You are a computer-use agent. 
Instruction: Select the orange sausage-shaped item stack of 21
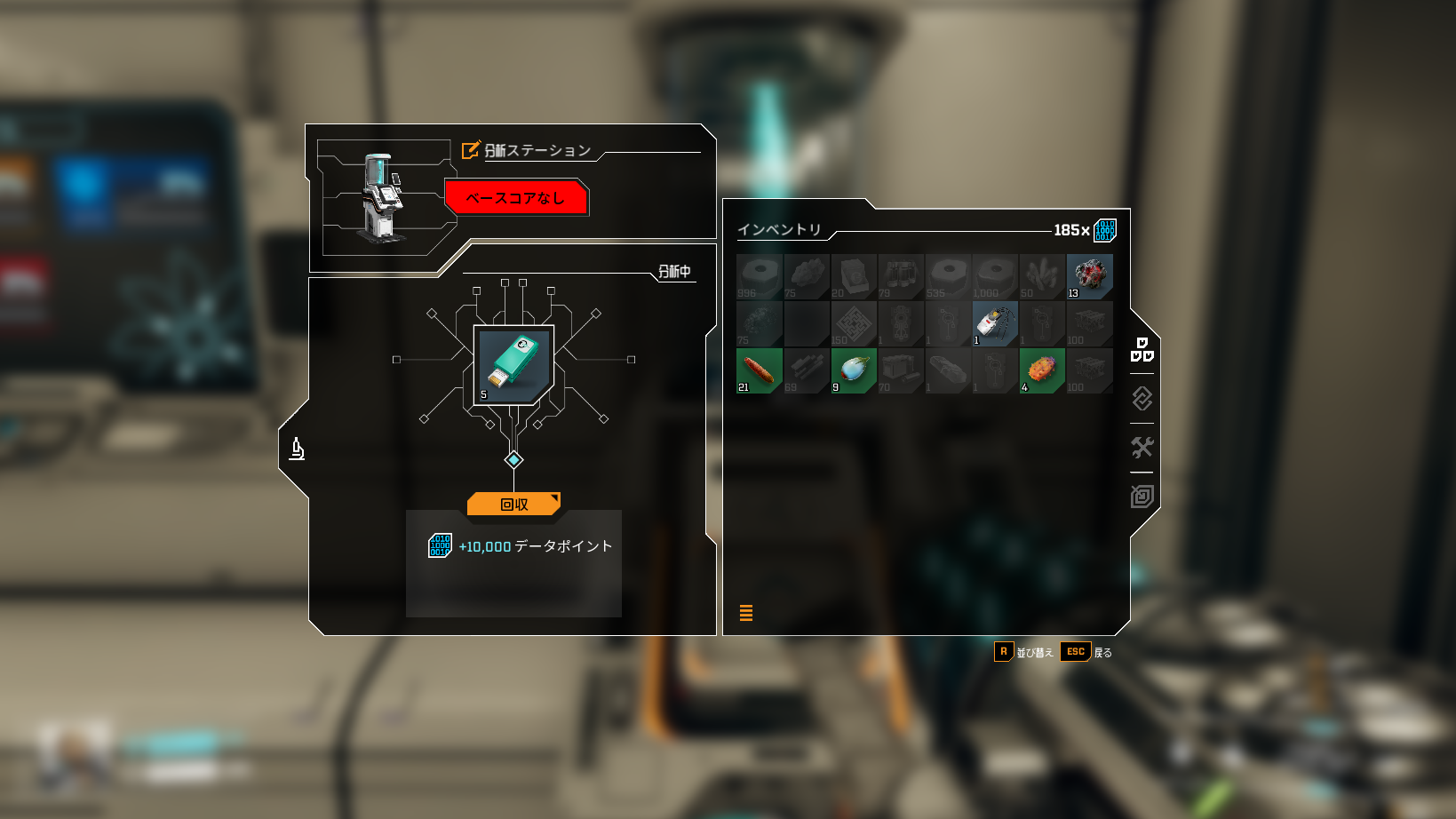[759, 370]
